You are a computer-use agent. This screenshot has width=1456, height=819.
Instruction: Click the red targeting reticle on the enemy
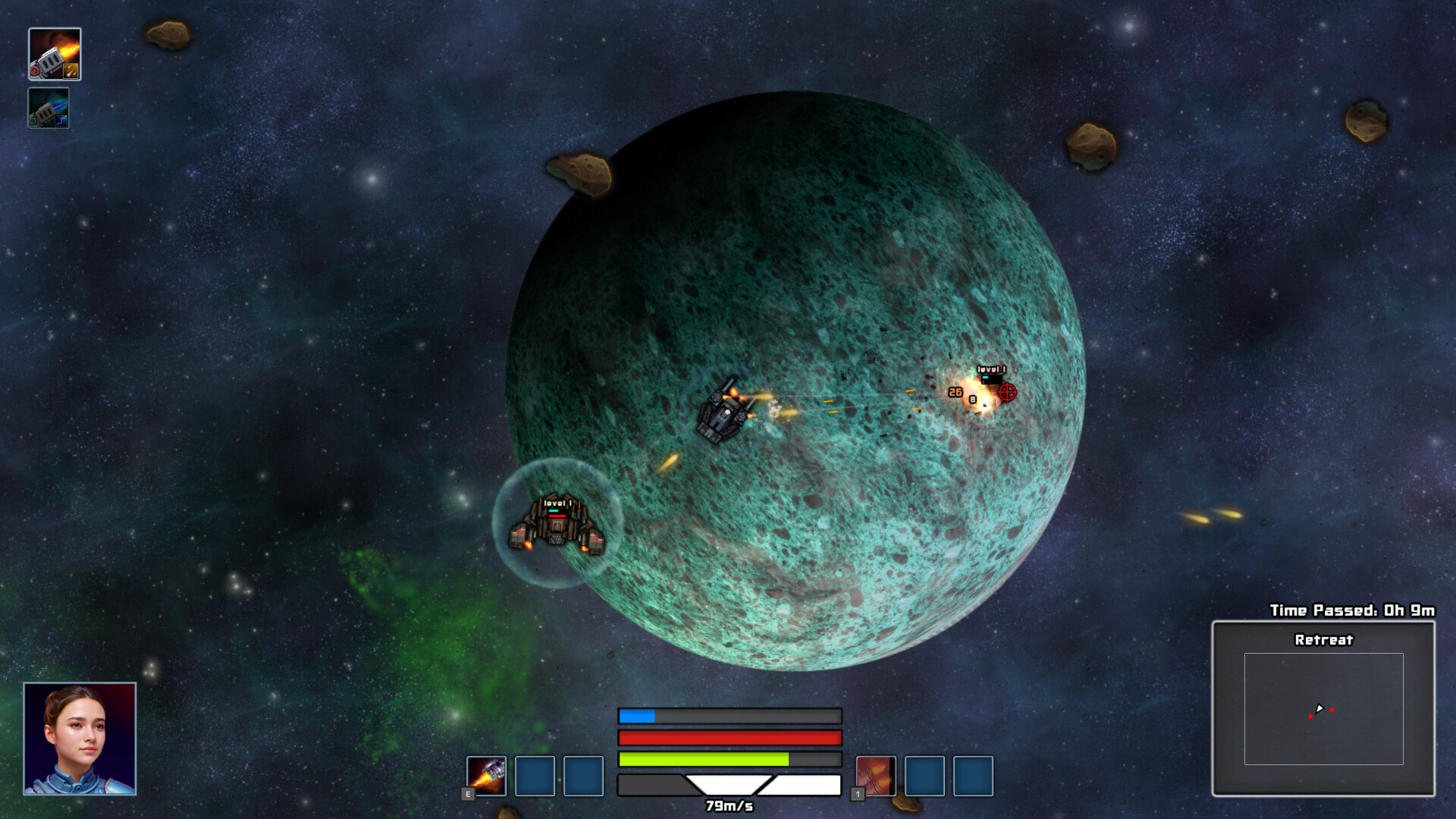[x=1006, y=394]
